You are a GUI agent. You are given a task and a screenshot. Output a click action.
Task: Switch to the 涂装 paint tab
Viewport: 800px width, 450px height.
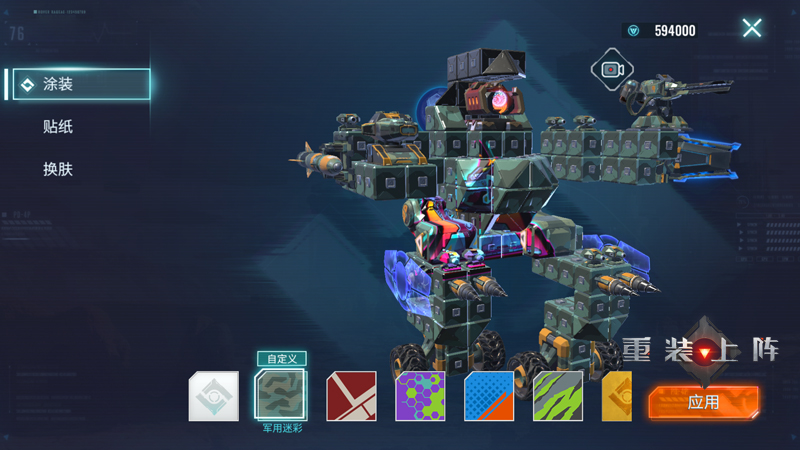[x=78, y=84]
